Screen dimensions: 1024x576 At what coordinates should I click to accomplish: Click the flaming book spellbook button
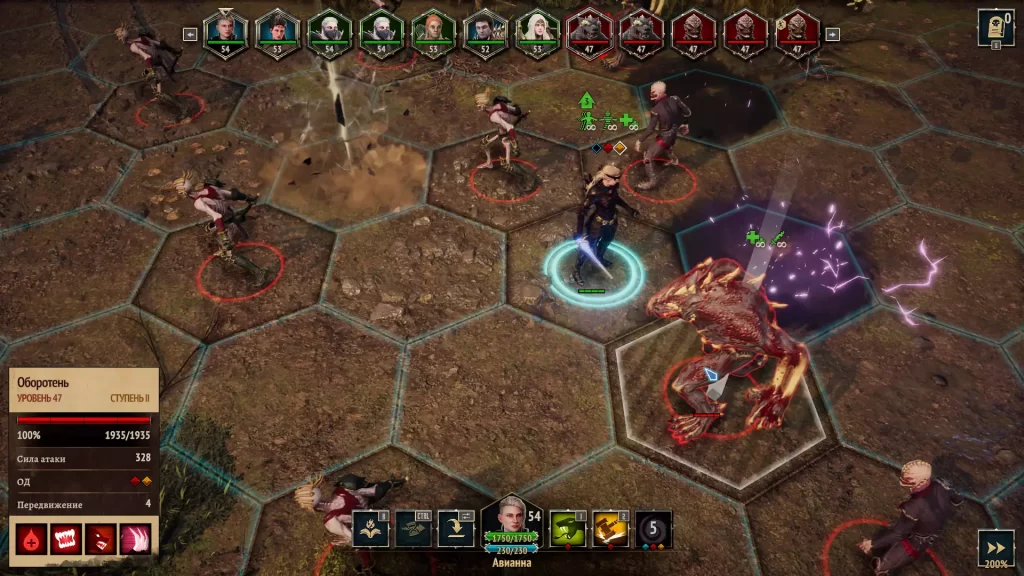[x=370, y=528]
